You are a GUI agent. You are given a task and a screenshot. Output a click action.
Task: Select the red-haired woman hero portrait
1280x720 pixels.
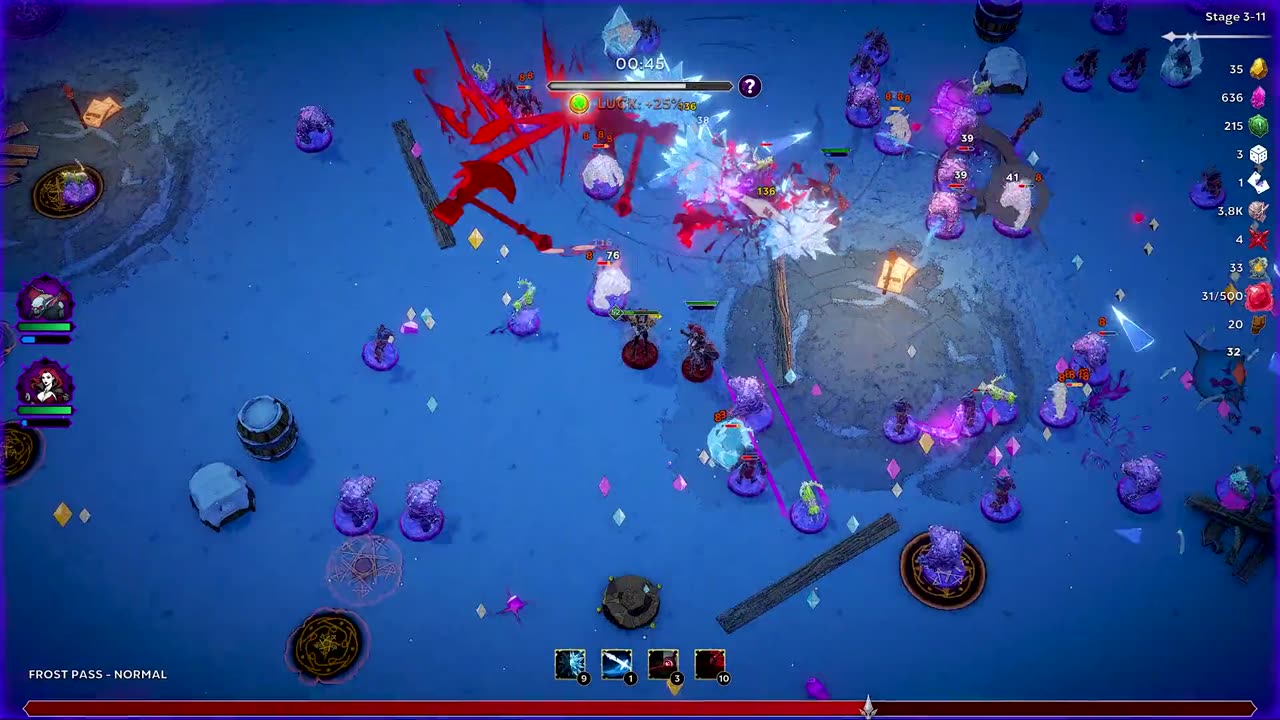[x=45, y=383]
